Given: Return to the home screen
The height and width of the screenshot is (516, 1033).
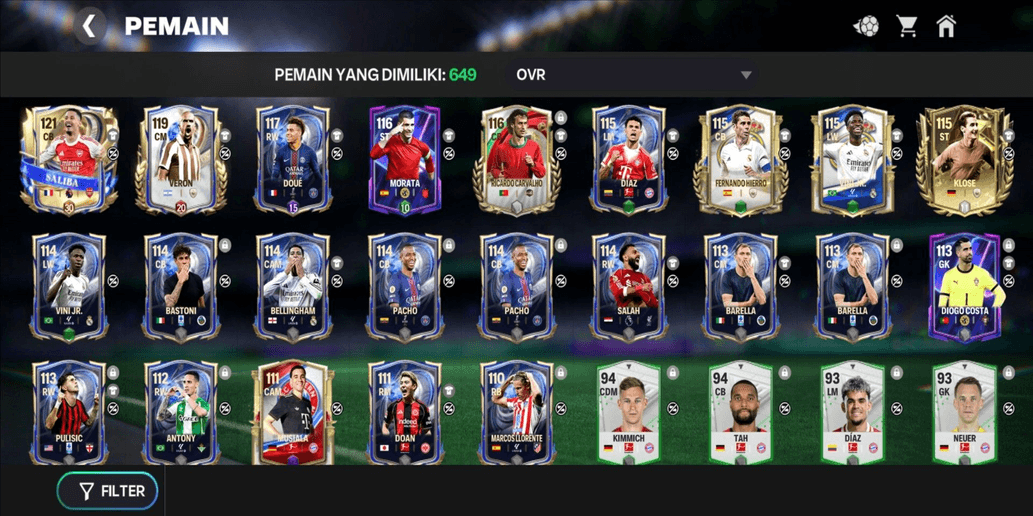Looking at the screenshot, I should (946, 26).
